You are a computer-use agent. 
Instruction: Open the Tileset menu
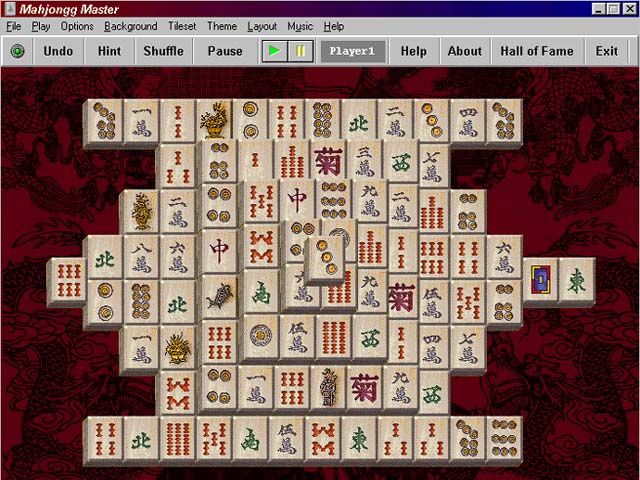coord(182,26)
